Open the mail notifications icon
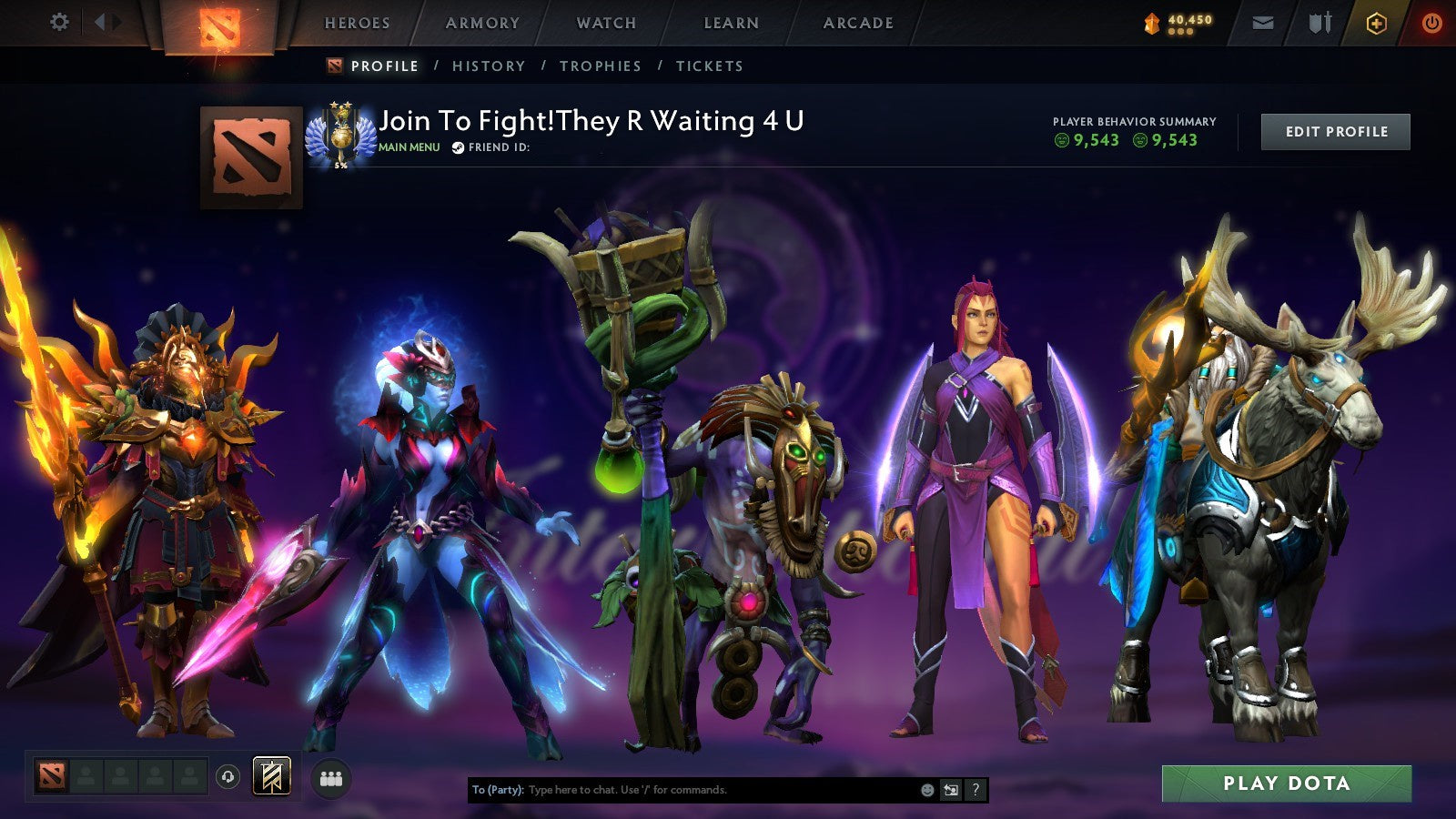This screenshot has height=819, width=1456. click(x=1261, y=21)
